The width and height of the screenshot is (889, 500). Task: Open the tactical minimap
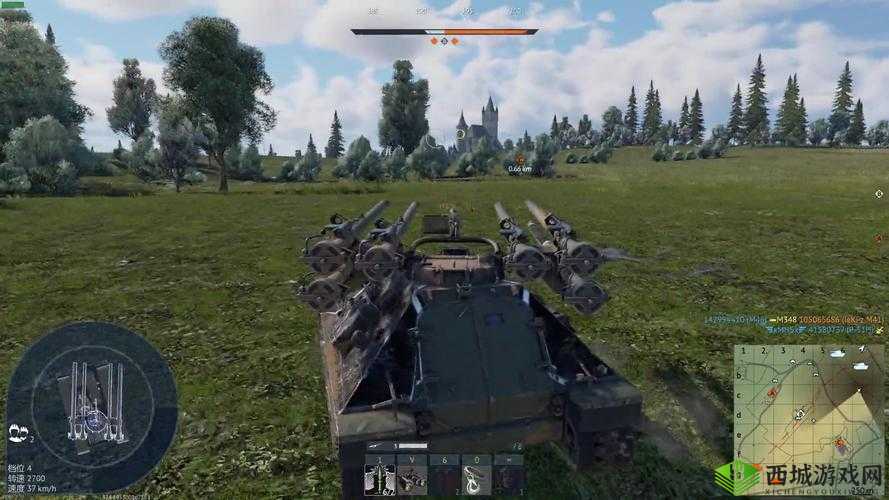[809, 405]
